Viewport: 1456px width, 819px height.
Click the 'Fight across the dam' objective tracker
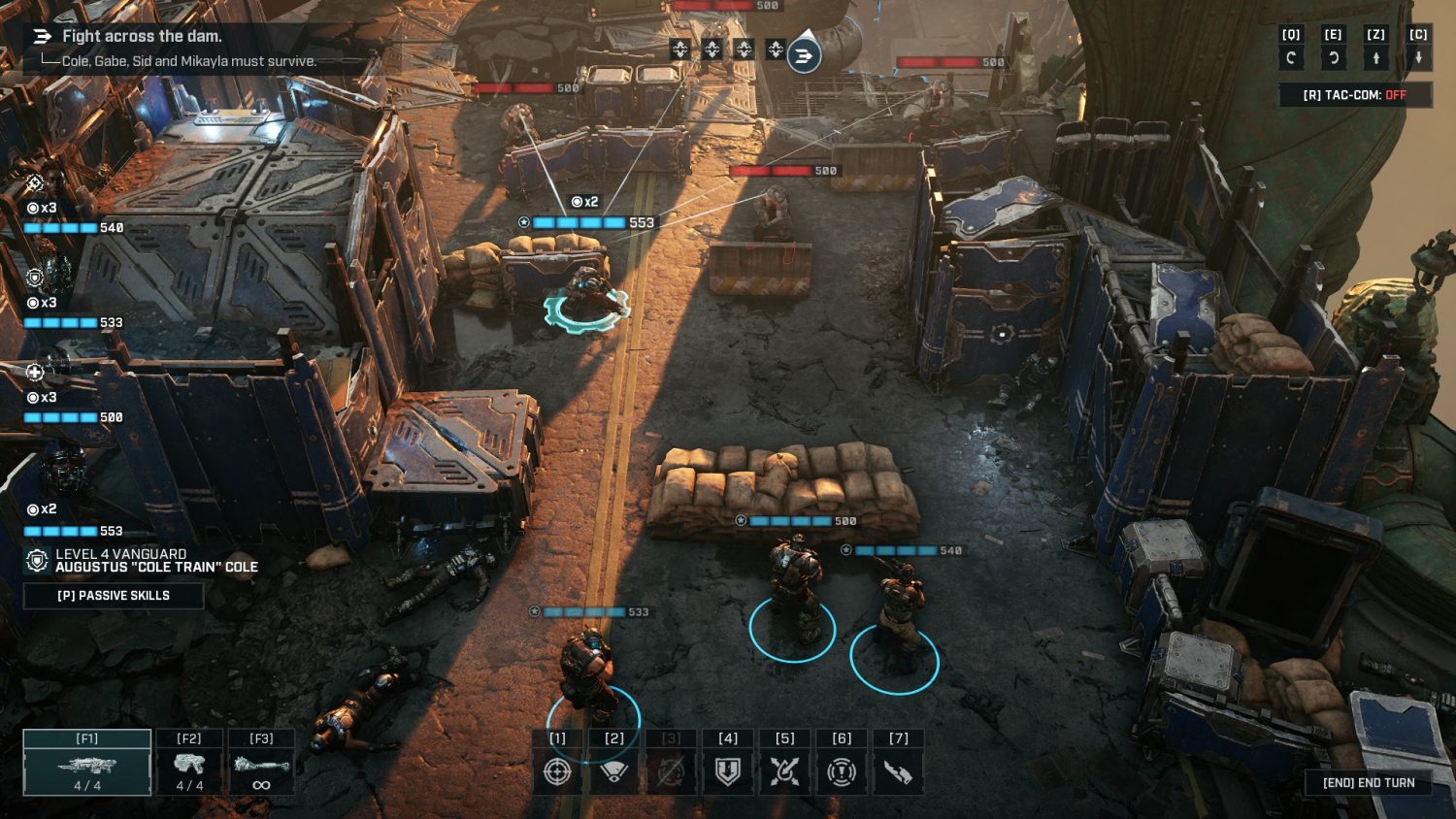[142, 36]
